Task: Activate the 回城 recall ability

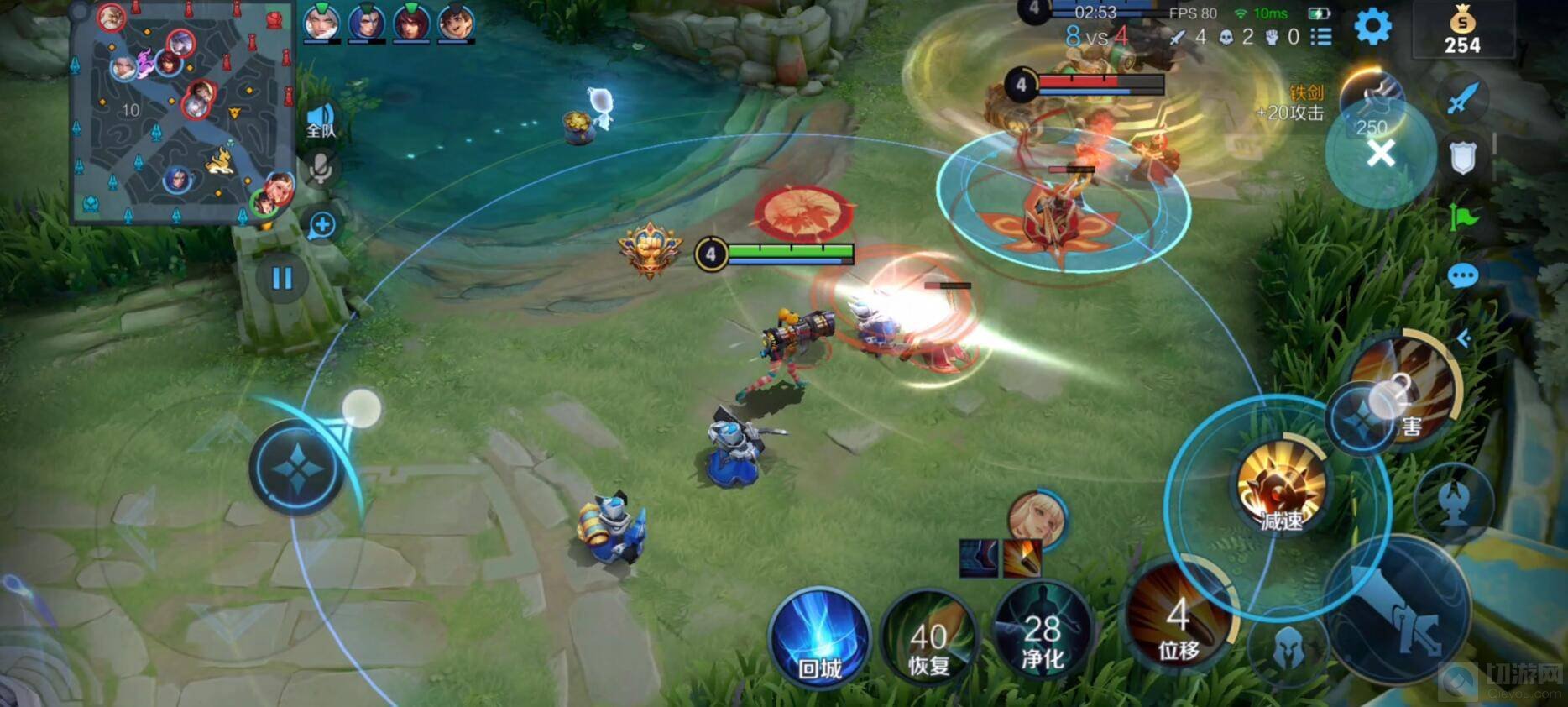Action: click(x=819, y=640)
